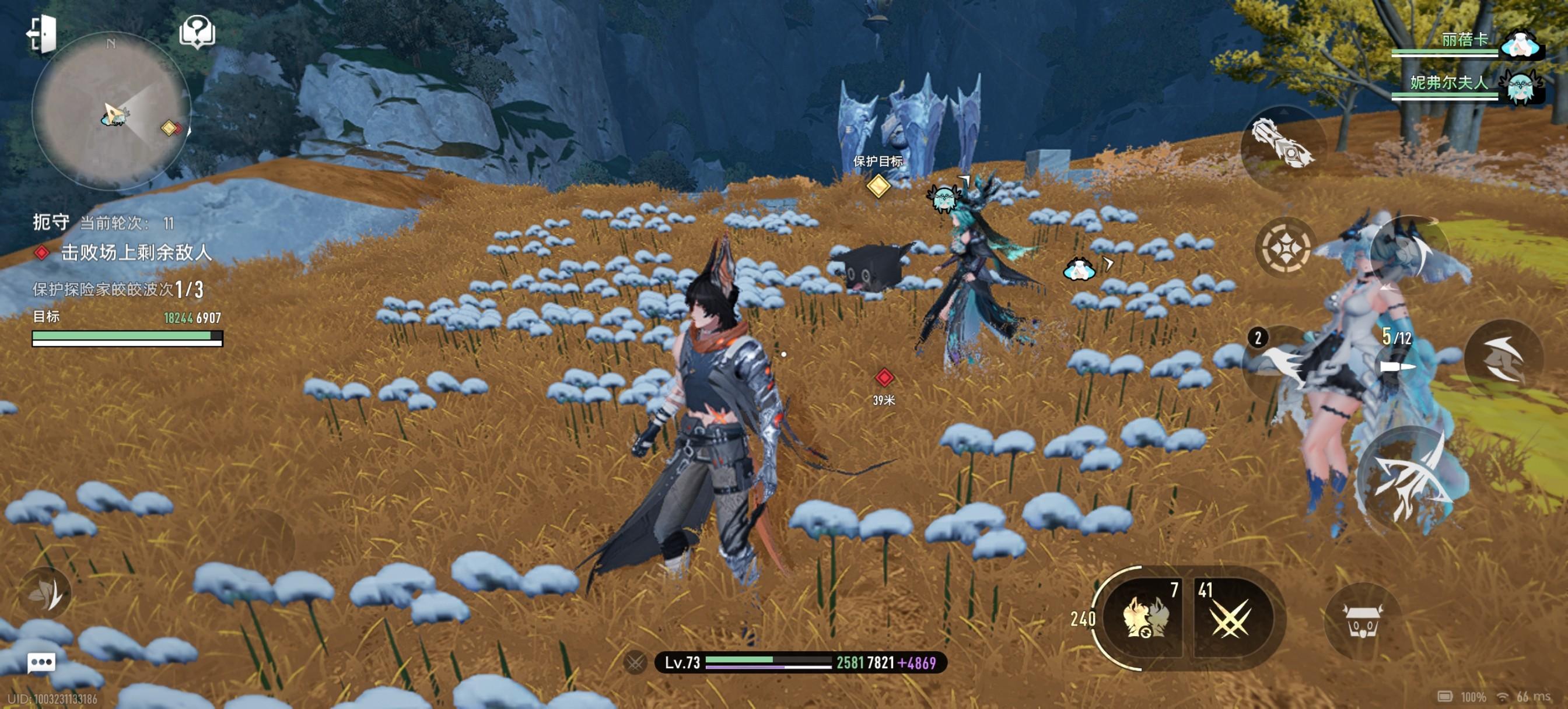Toggle the target lock-on button
The width and height of the screenshot is (1568, 709).
(x=1286, y=248)
